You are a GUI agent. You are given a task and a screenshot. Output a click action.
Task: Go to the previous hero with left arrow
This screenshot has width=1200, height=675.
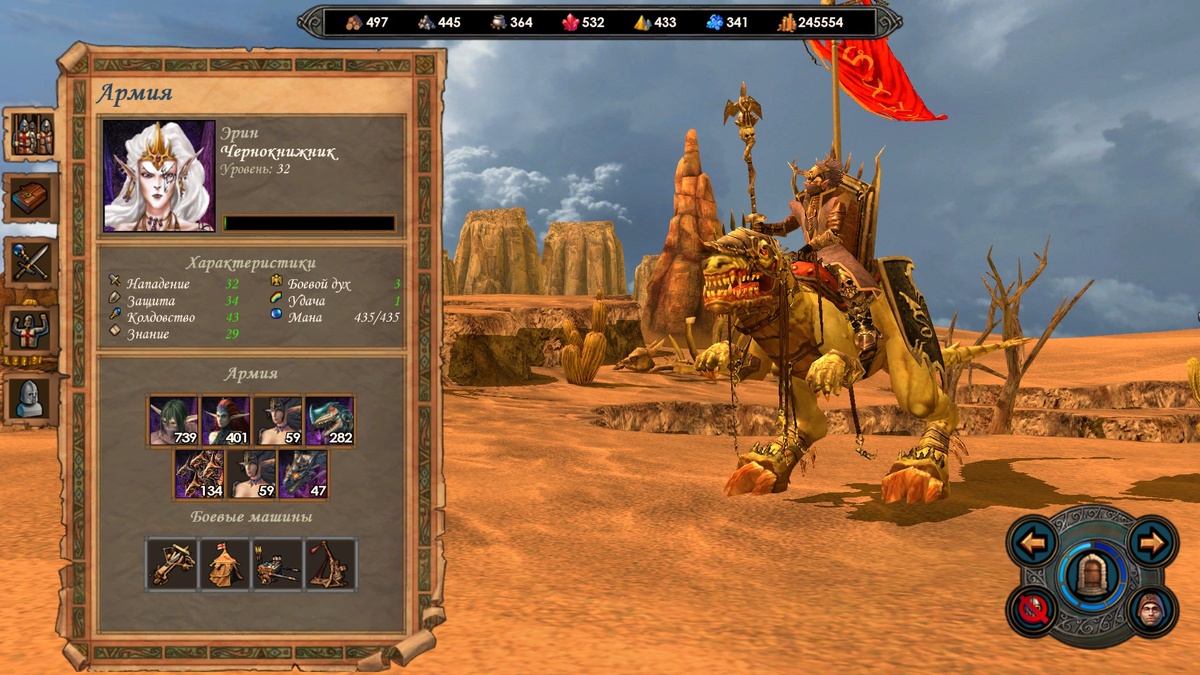[x=1033, y=543]
